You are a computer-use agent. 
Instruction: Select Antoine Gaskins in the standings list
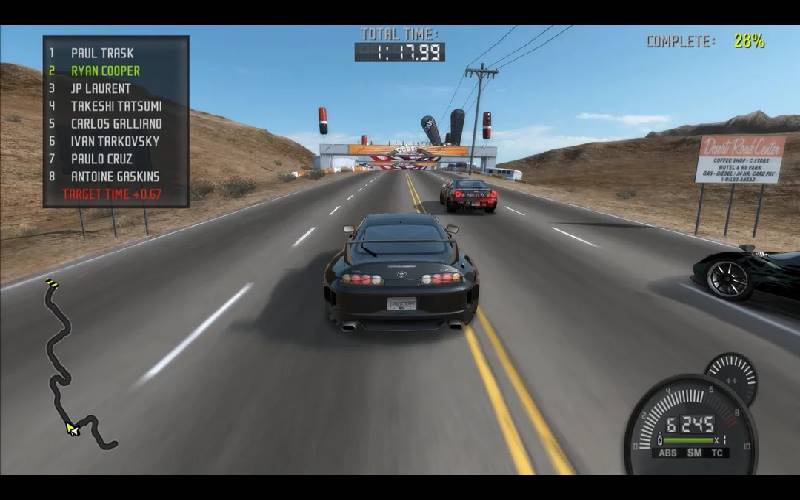(115, 176)
